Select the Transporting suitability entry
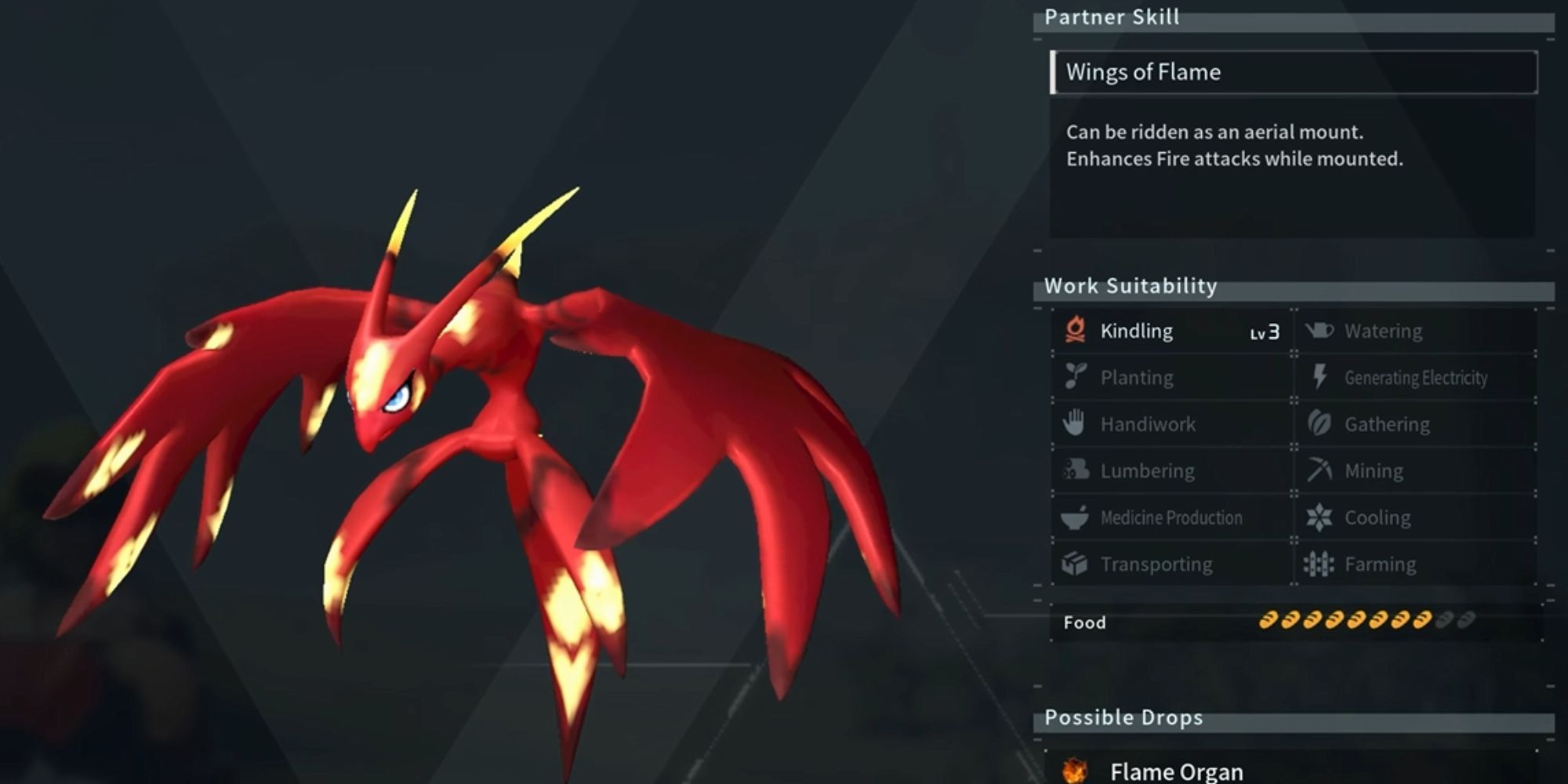This screenshot has width=1568, height=784. (x=1172, y=564)
